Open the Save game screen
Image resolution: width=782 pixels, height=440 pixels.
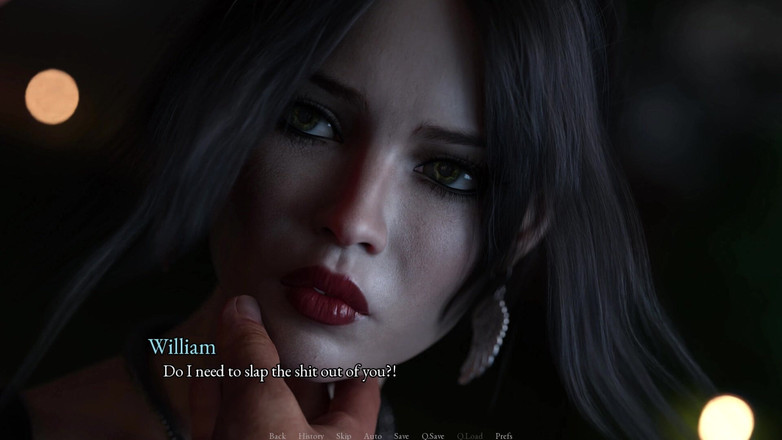(401, 436)
